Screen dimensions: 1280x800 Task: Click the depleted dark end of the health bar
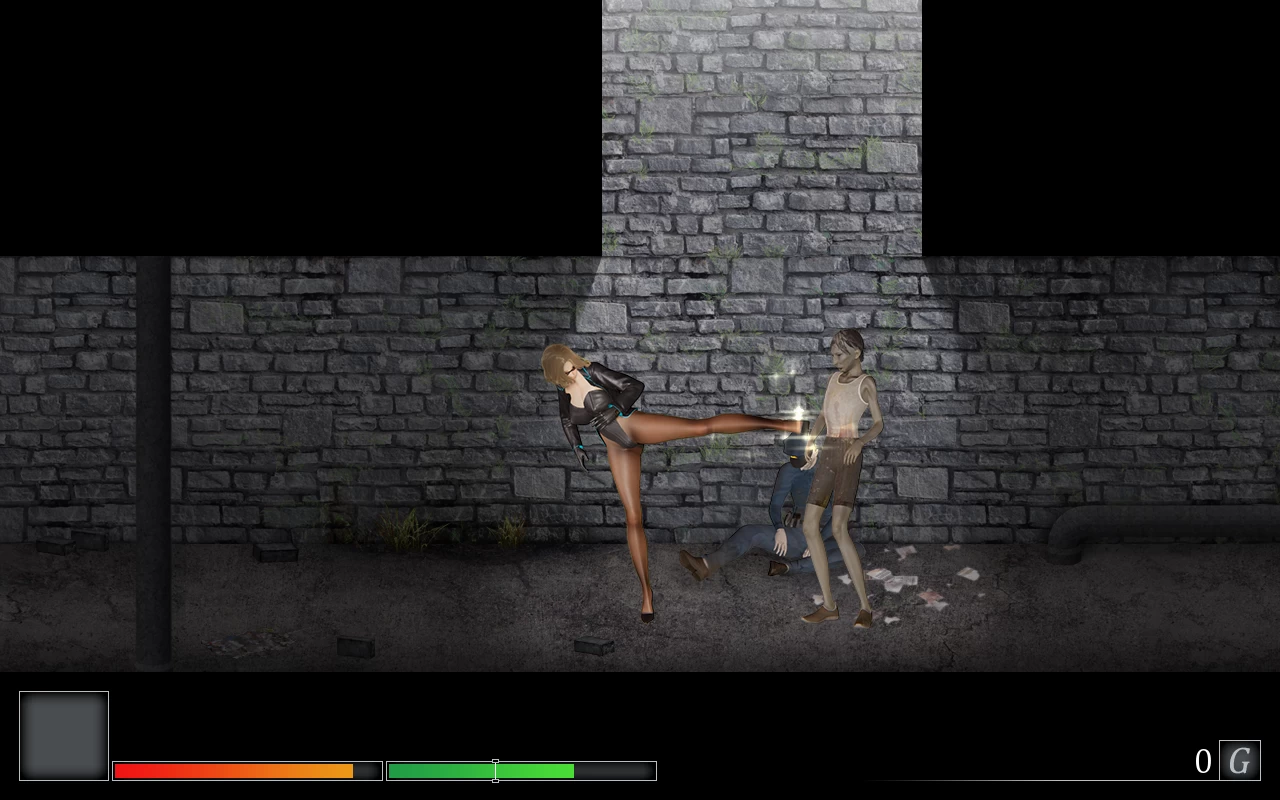pyautogui.click(x=368, y=770)
